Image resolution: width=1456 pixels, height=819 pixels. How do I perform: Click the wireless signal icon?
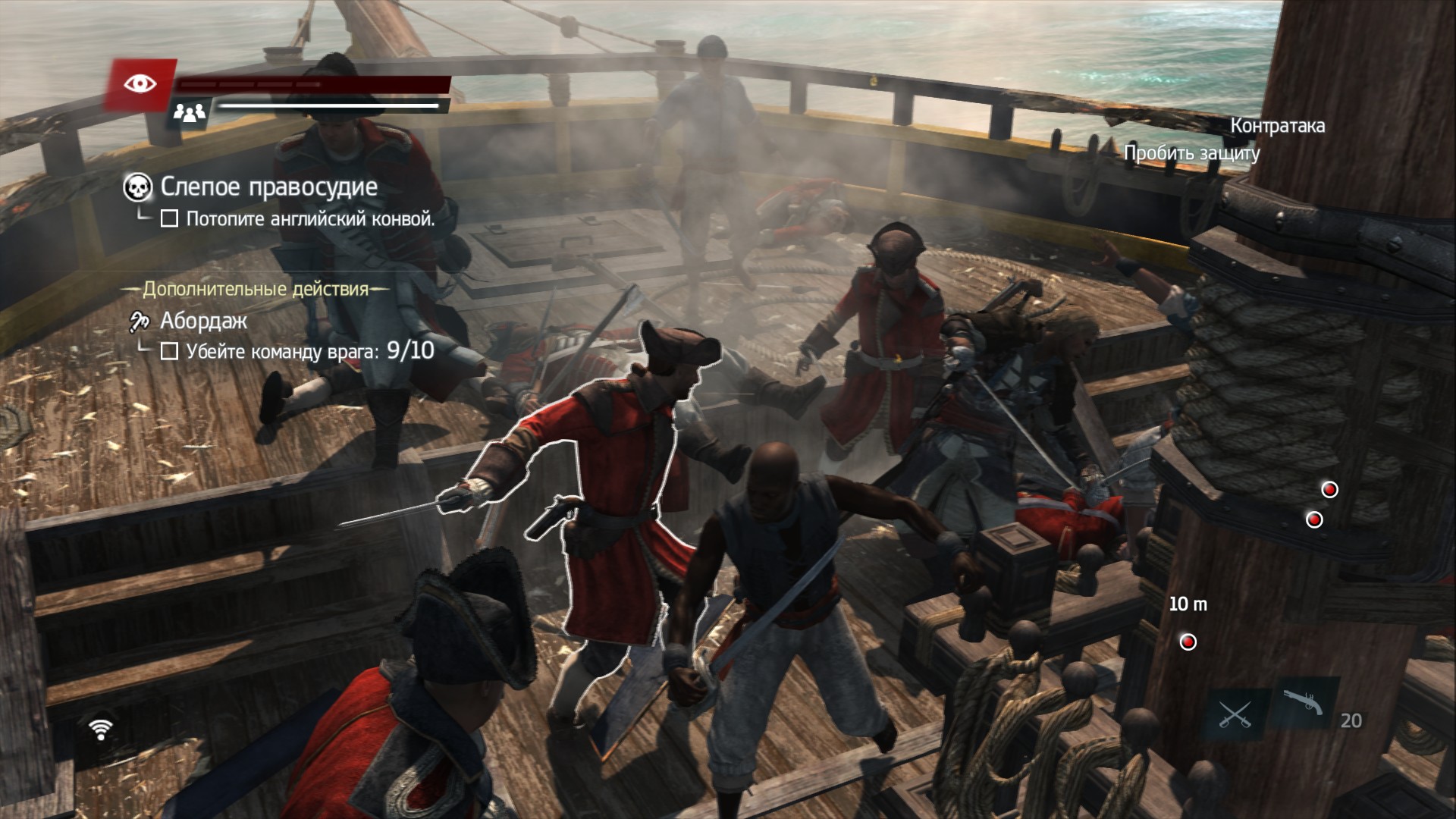tap(100, 729)
